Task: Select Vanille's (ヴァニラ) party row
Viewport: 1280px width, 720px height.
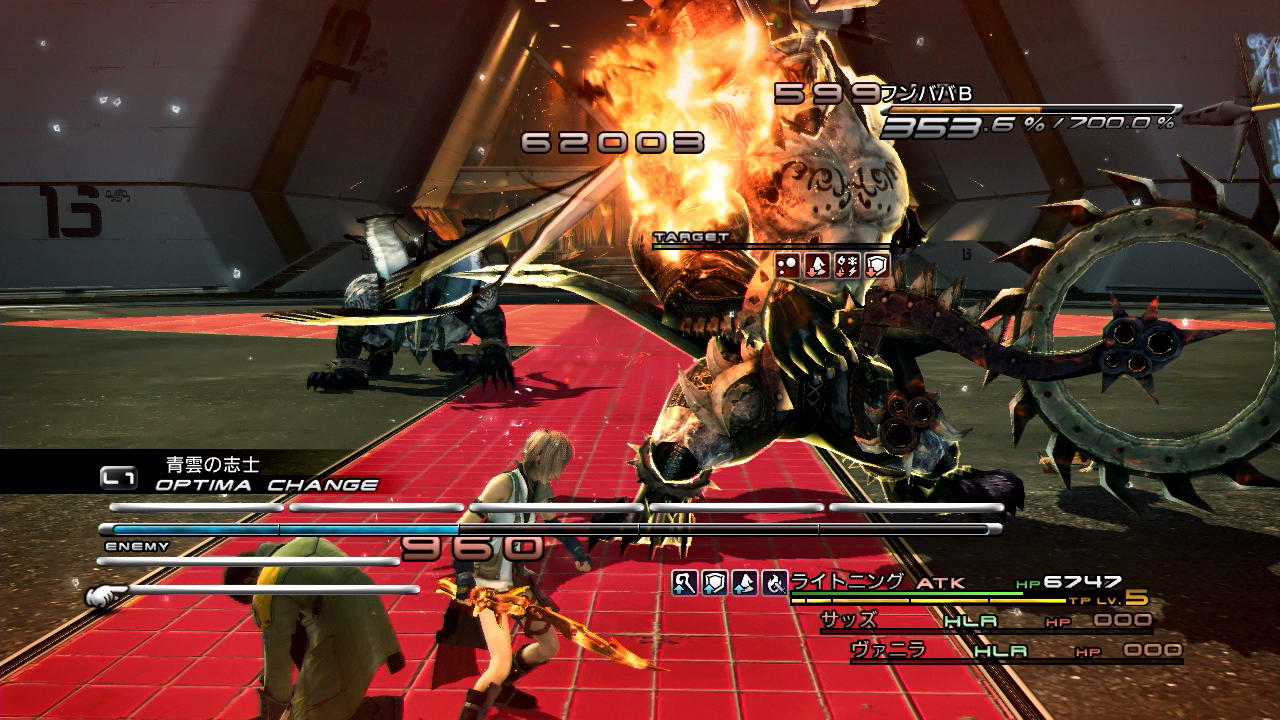Action: pos(1015,651)
